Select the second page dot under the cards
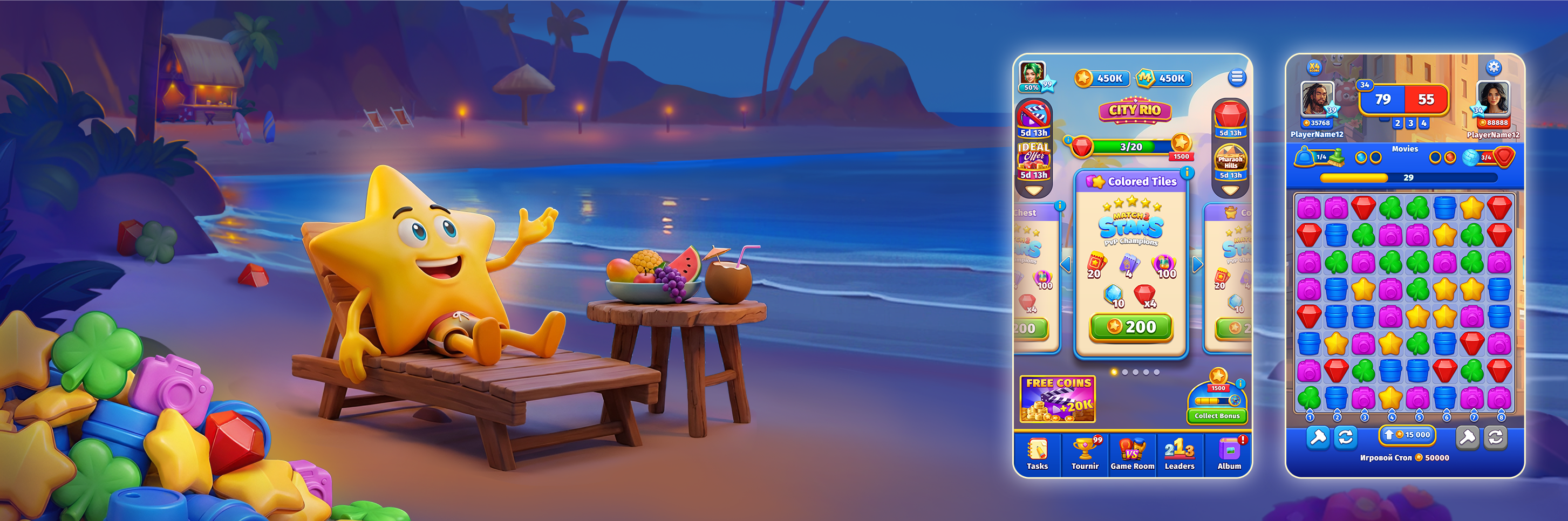 click(1126, 372)
